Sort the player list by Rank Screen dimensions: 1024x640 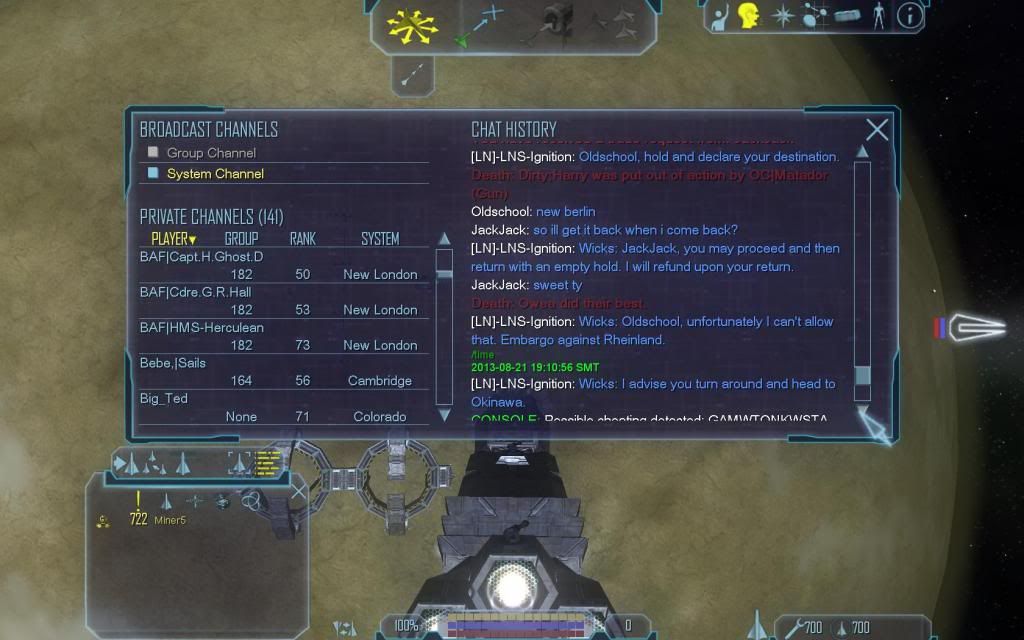click(302, 239)
